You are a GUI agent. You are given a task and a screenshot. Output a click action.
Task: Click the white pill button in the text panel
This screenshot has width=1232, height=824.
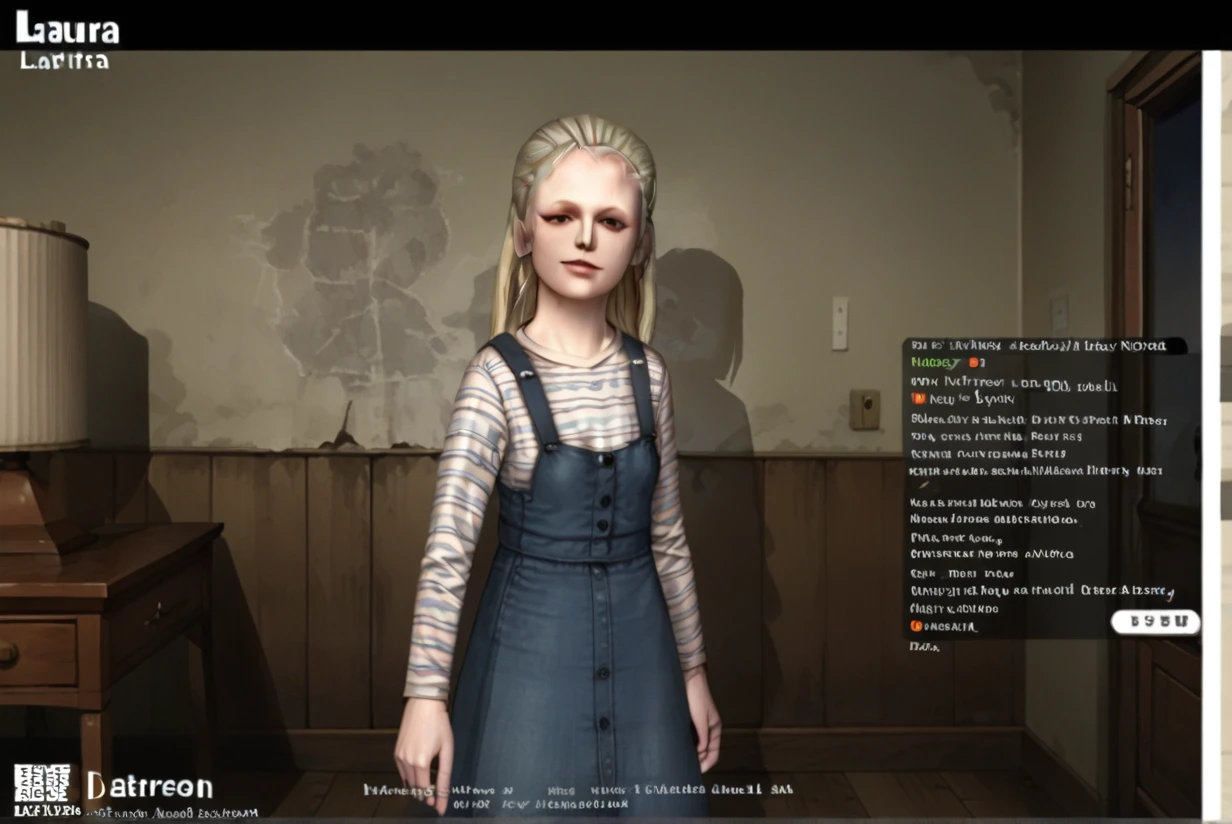(x=1155, y=622)
